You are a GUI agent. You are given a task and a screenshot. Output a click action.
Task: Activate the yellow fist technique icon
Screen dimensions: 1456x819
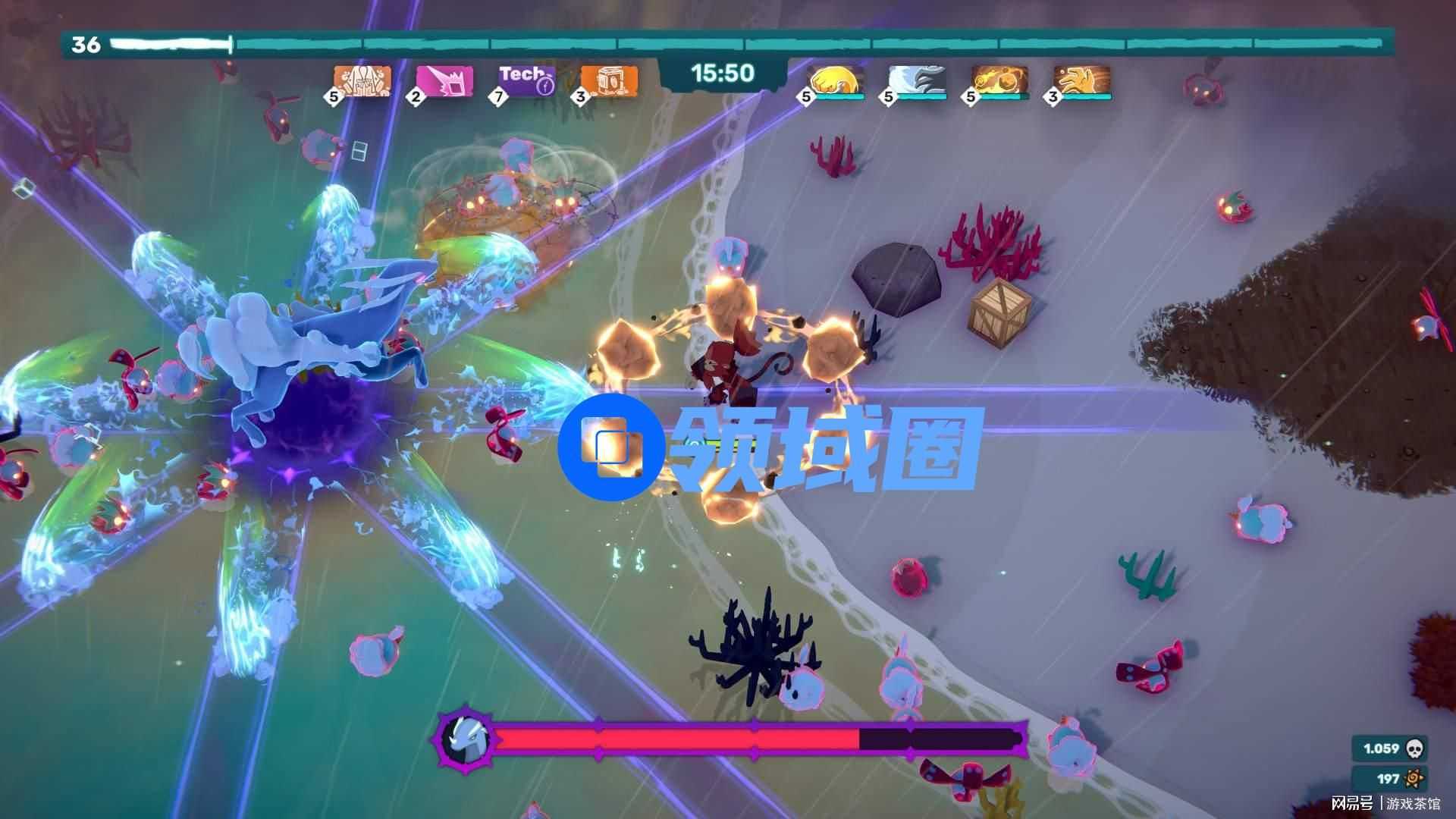pyautogui.click(x=835, y=80)
